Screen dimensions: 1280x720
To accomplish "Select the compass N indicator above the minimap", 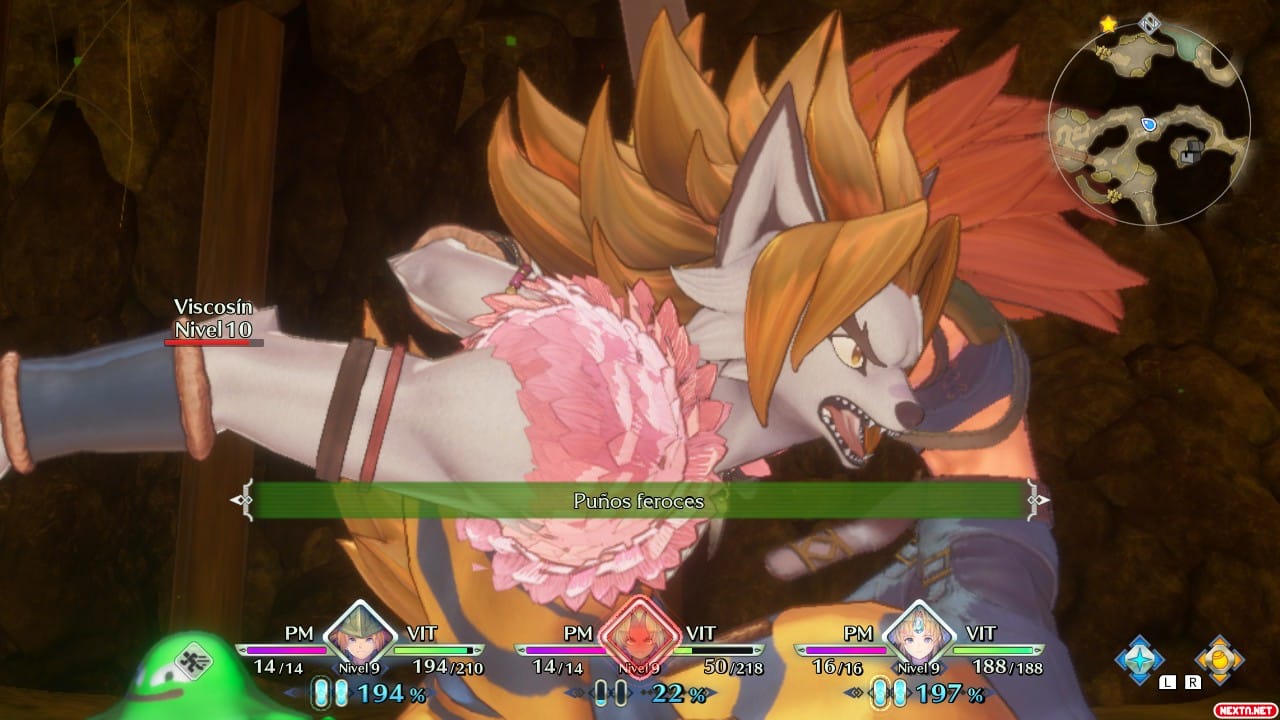I will tap(1149, 23).
